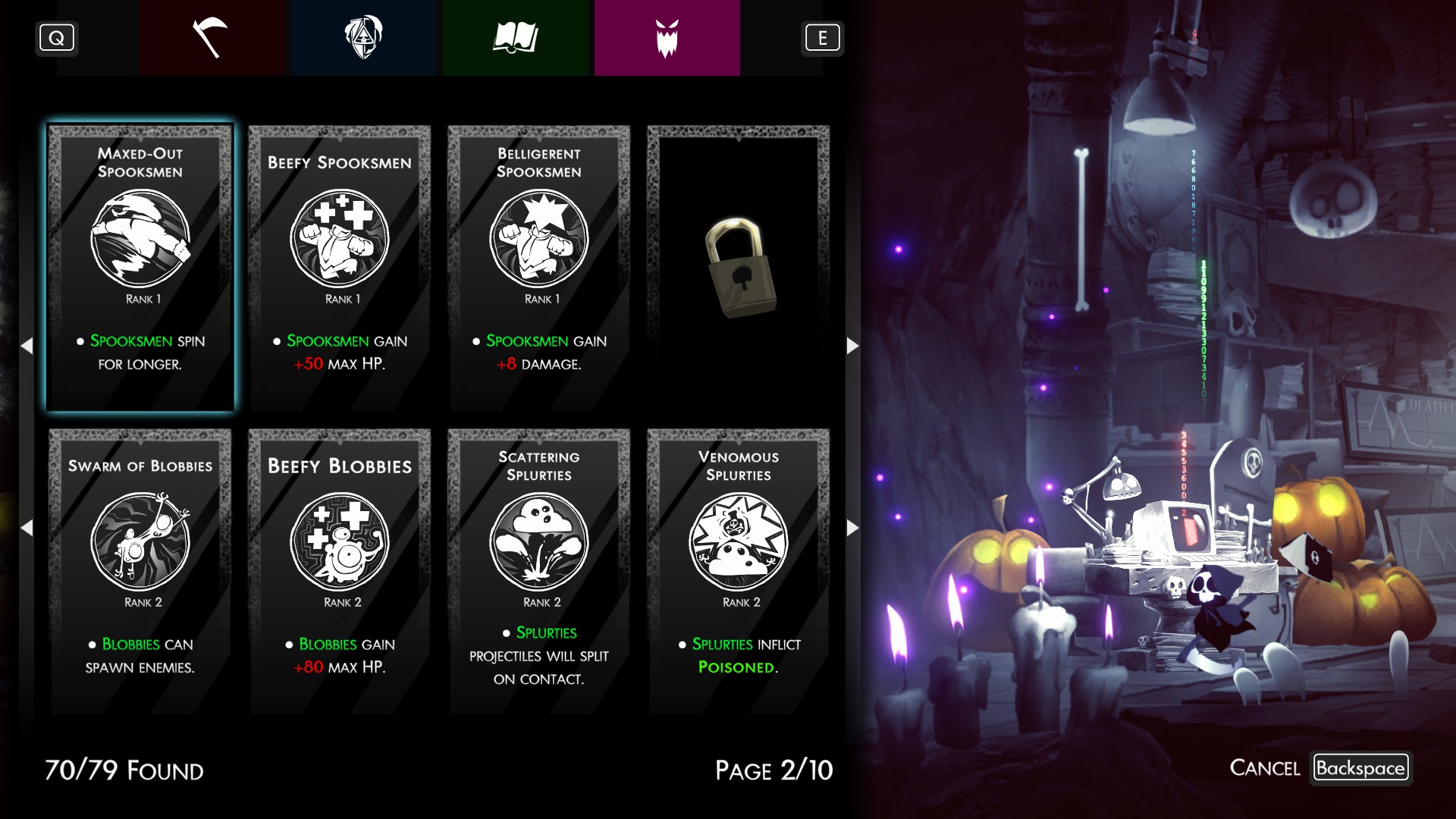Click the right arrow beside the Spooksmen row
The width and height of the screenshot is (1456, 819).
click(852, 346)
